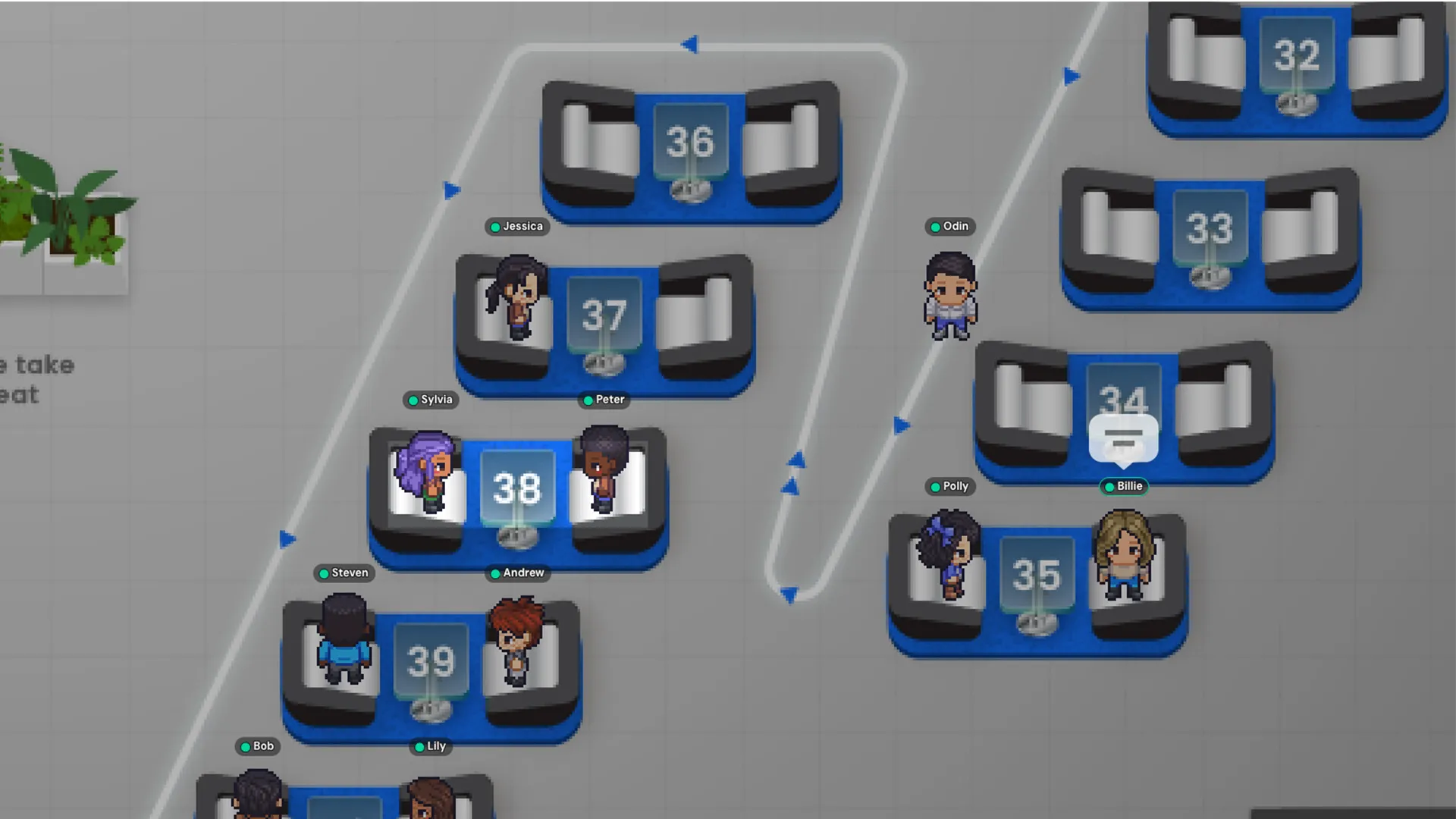Image resolution: width=1456 pixels, height=819 pixels.
Task: Click Bob's name badge near seat 40
Action: [x=257, y=746]
